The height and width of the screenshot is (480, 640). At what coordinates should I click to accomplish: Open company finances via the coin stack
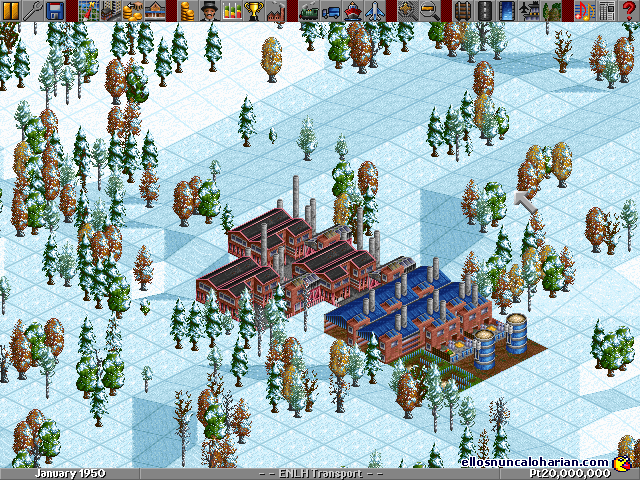pos(185,11)
